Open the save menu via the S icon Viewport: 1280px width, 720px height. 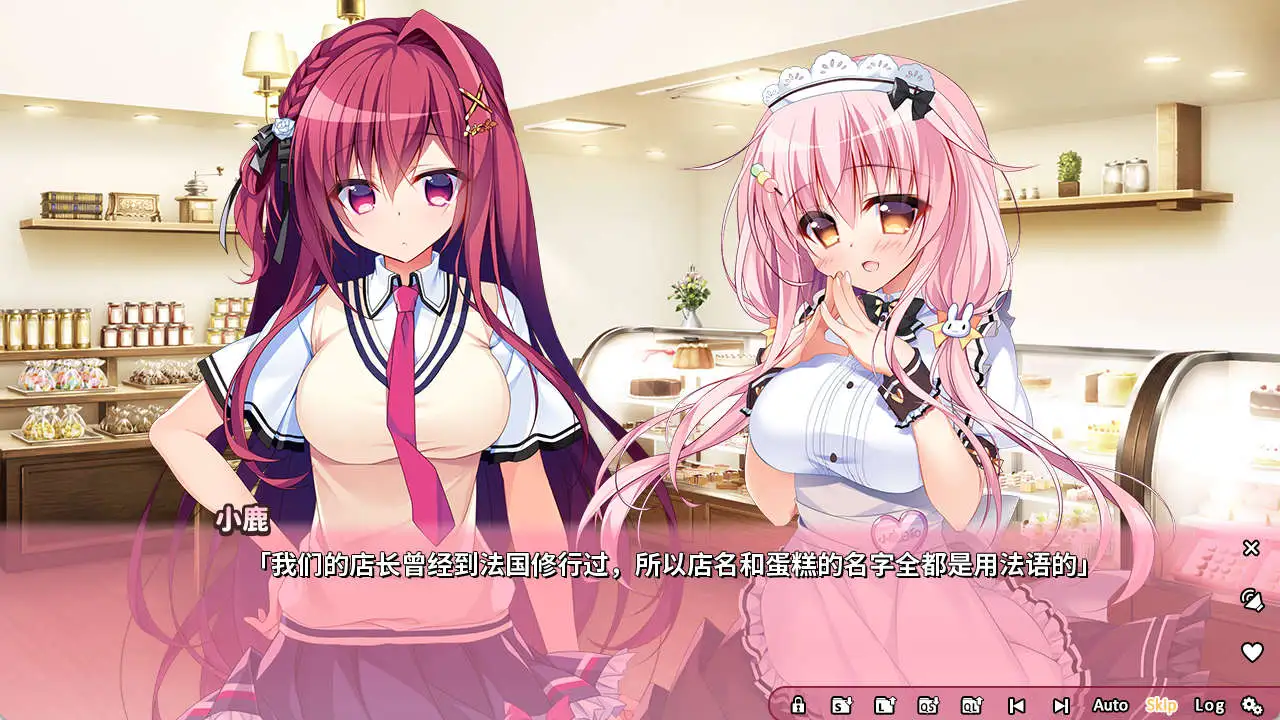tap(839, 706)
